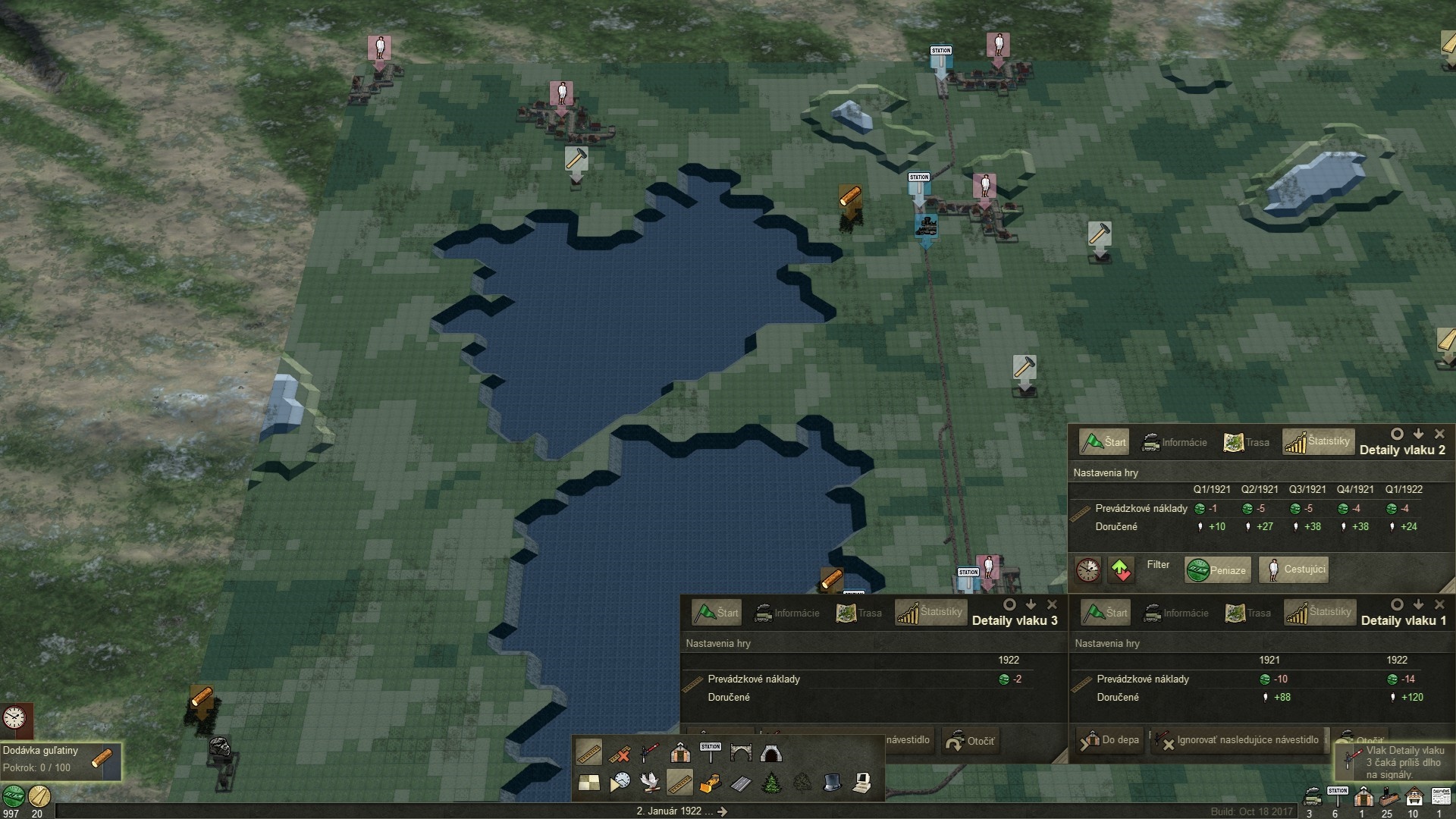The image size is (1456, 819).
Task: Open the Trasa tab in Detaily vlaku 2
Action: [x=1246, y=442]
